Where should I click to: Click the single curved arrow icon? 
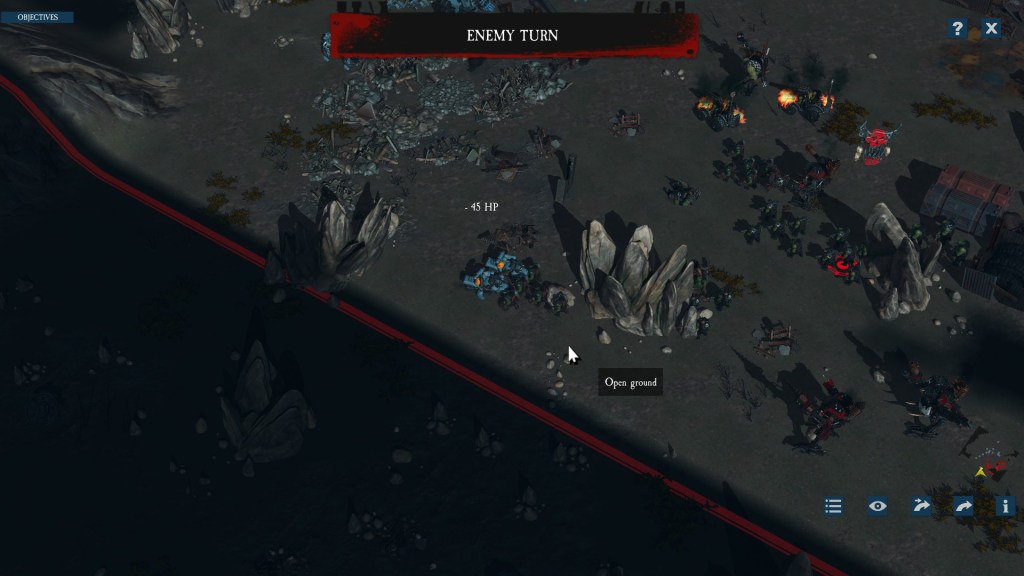click(x=964, y=506)
